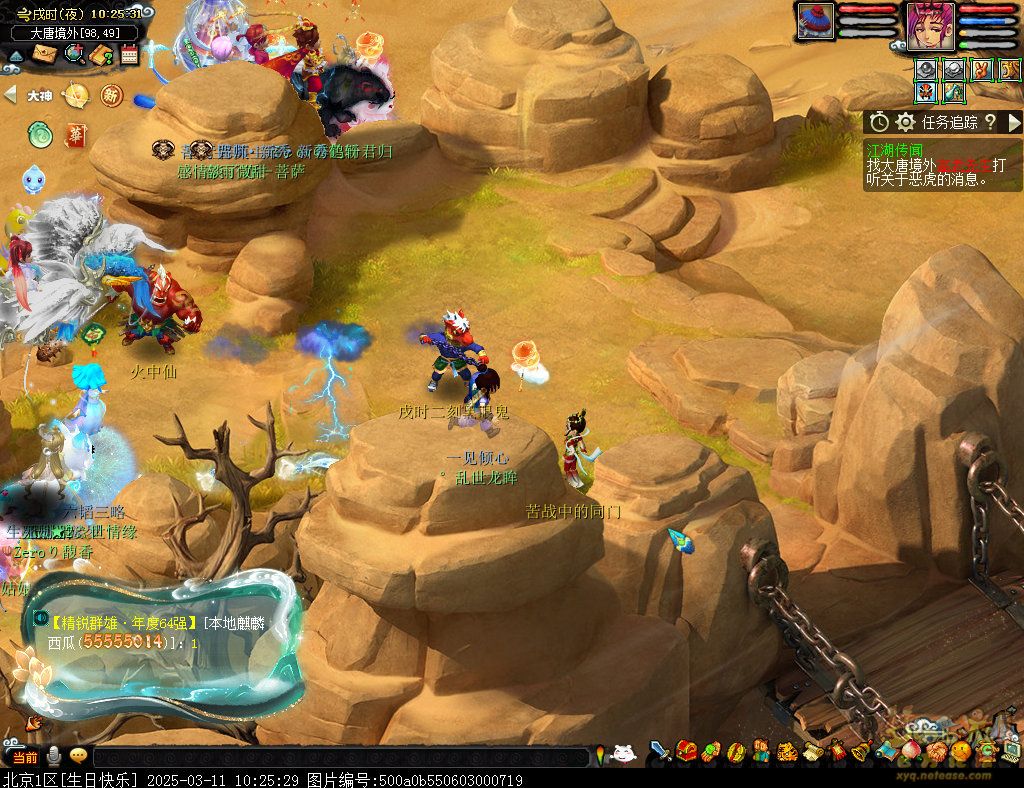Click the opera mask buff icon
1024x788 pixels.
(x=926, y=93)
